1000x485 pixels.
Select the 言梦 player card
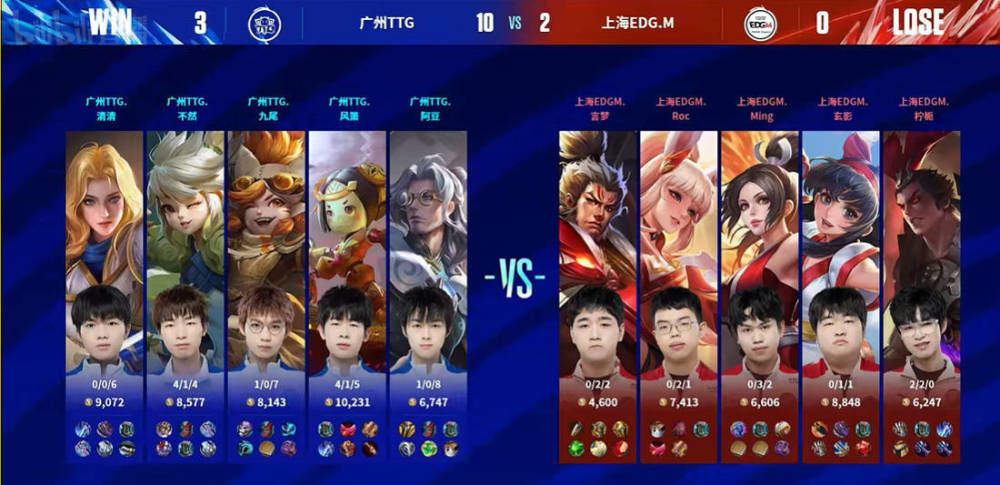coord(597,290)
